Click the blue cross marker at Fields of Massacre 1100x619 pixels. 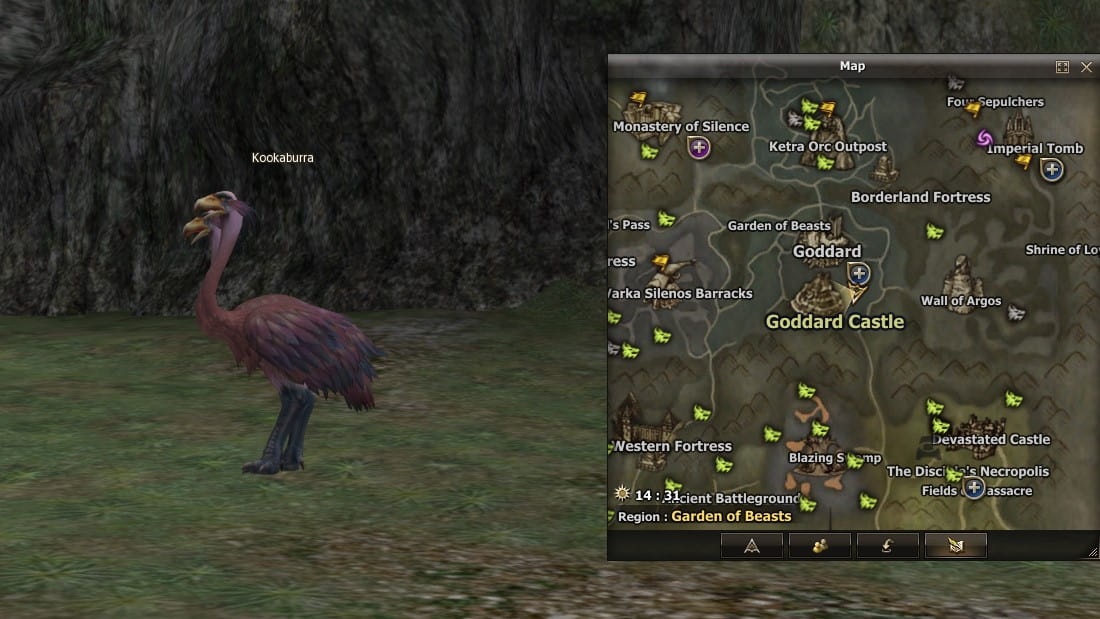(x=974, y=488)
